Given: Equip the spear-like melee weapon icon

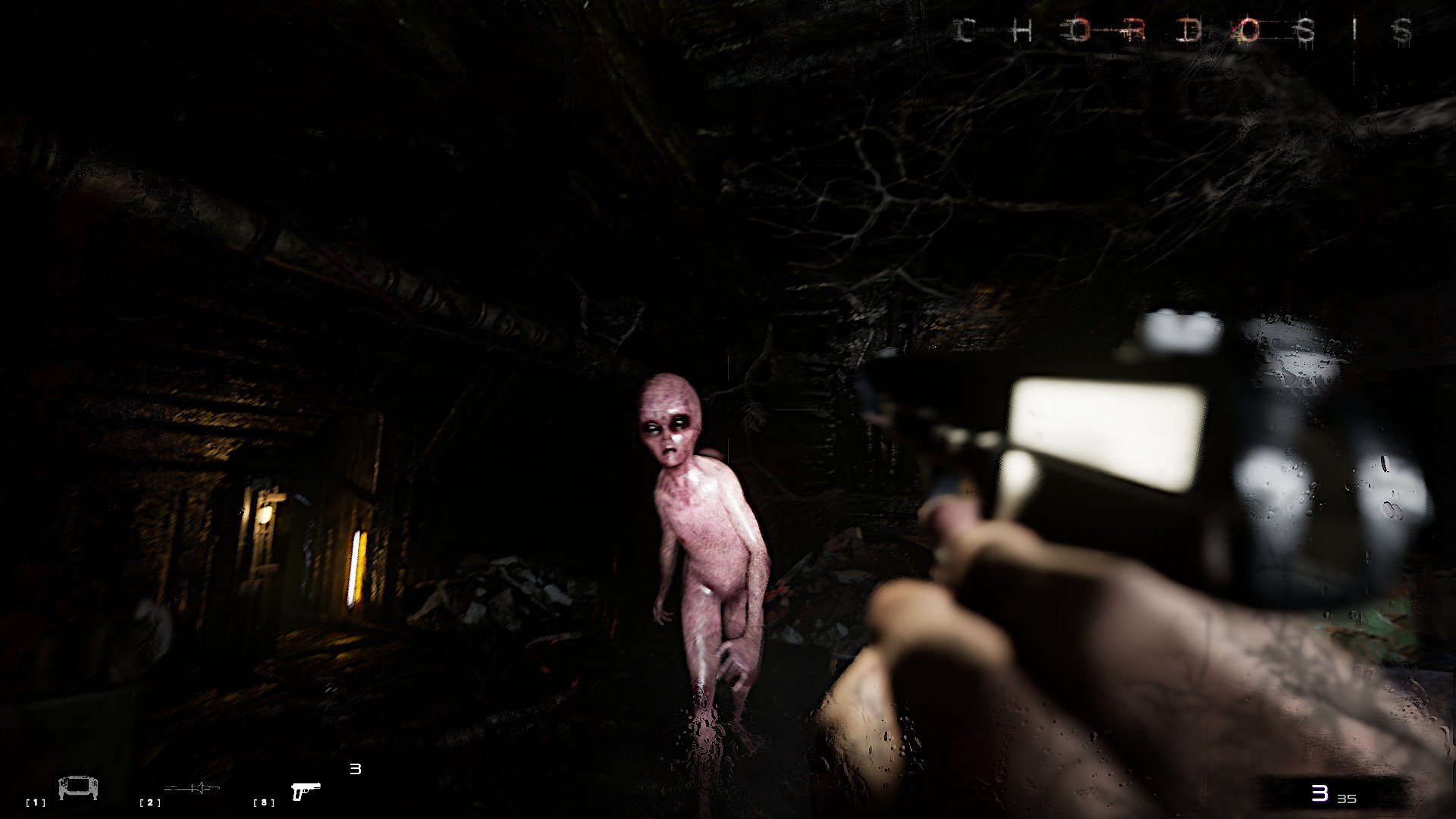Looking at the screenshot, I should click(x=192, y=789).
